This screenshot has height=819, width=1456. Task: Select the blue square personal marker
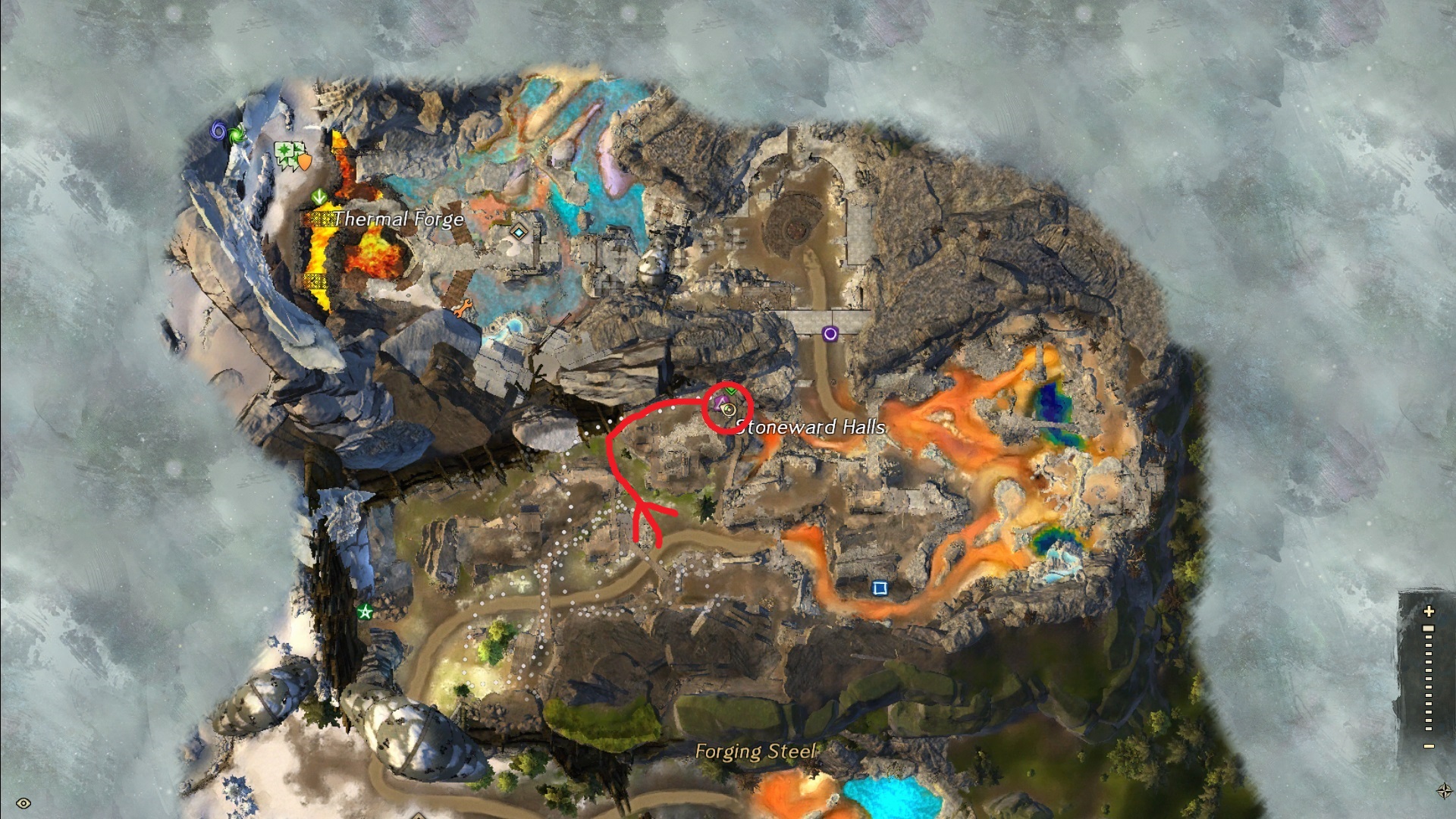click(x=880, y=588)
